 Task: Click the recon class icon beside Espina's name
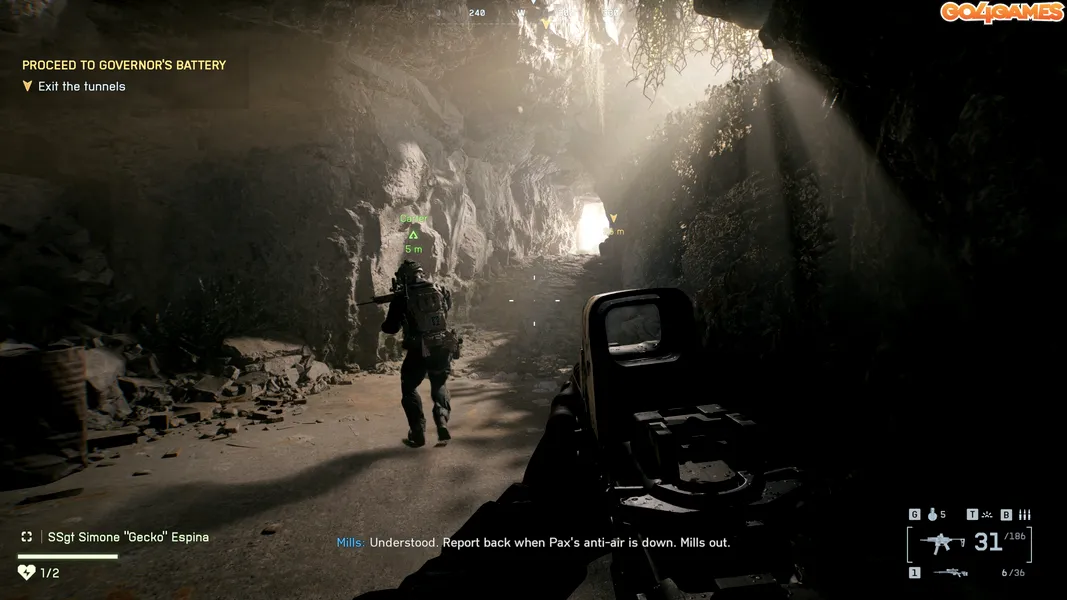(27, 537)
